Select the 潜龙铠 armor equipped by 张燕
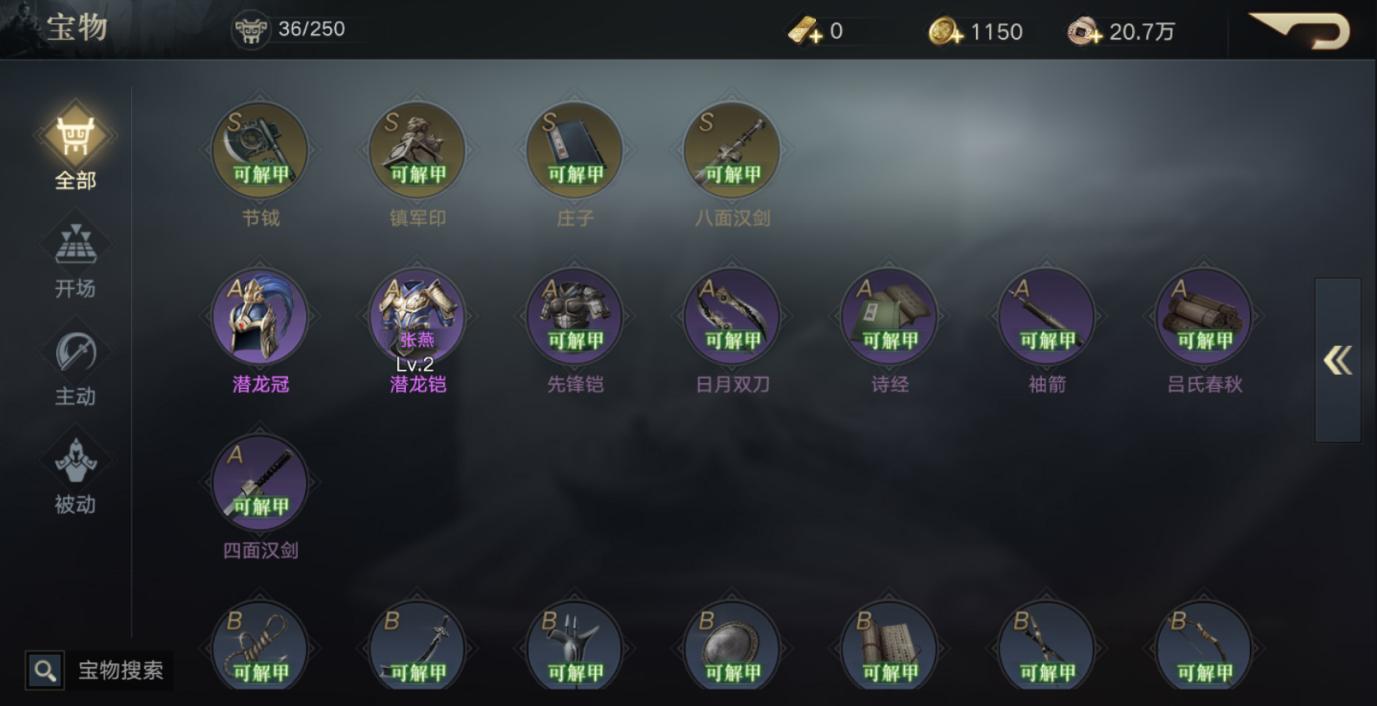The height and width of the screenshot is (706, 1377). click(417, 317)
